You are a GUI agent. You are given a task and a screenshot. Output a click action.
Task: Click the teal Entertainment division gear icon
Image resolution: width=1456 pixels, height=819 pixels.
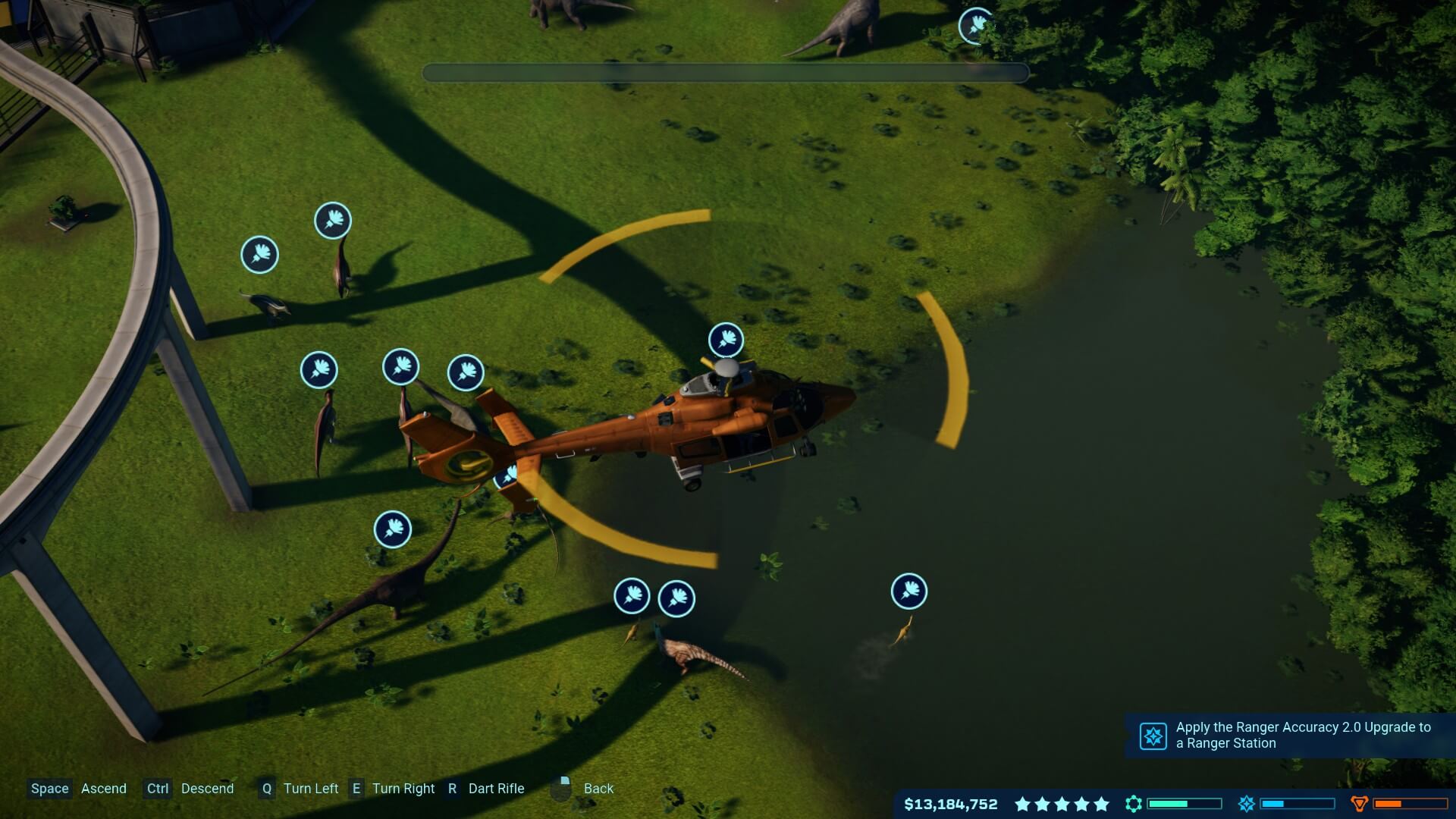pos(1134,804)
